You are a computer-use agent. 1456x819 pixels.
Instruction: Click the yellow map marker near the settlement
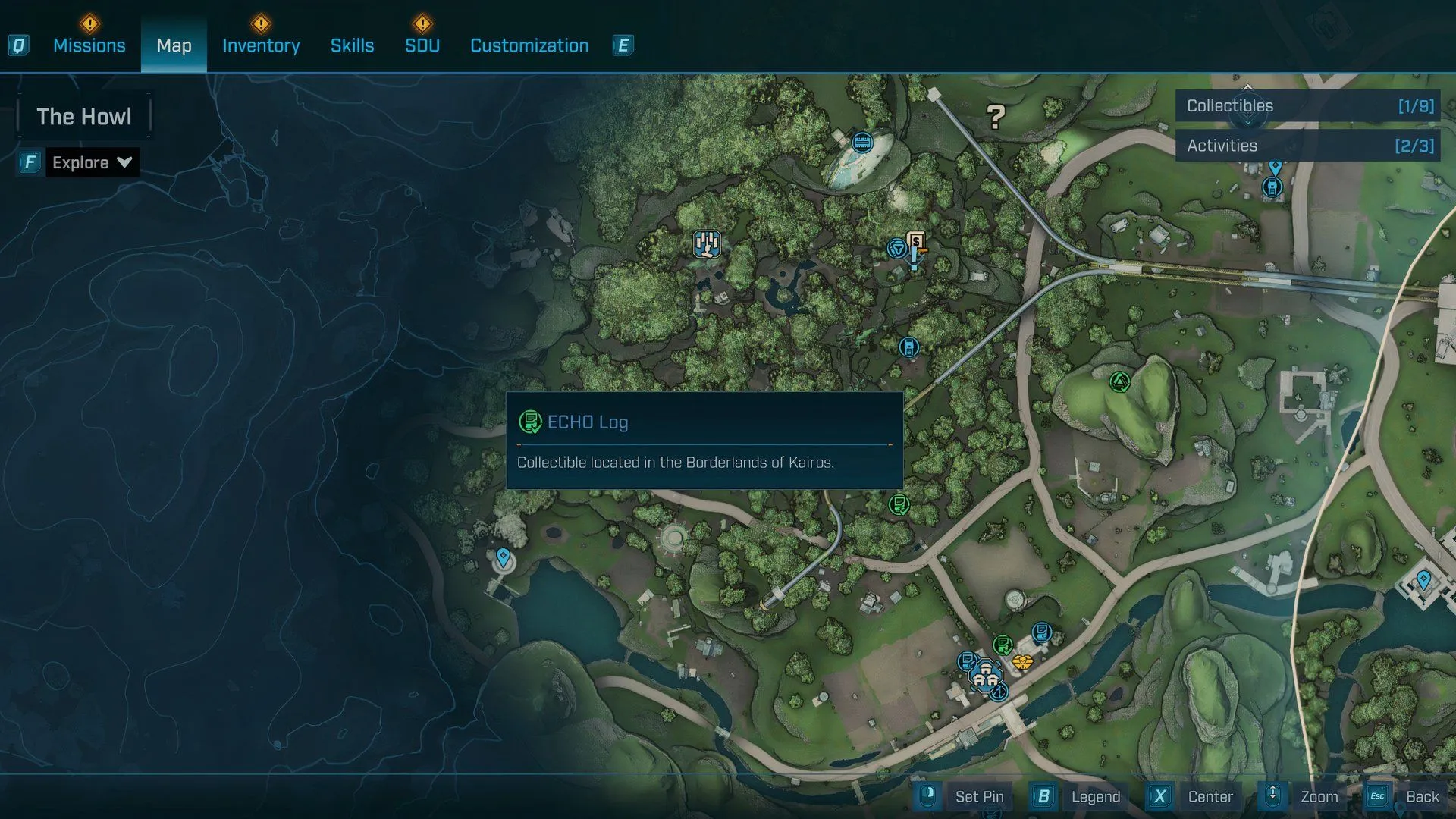click(x=1022, y=662)
